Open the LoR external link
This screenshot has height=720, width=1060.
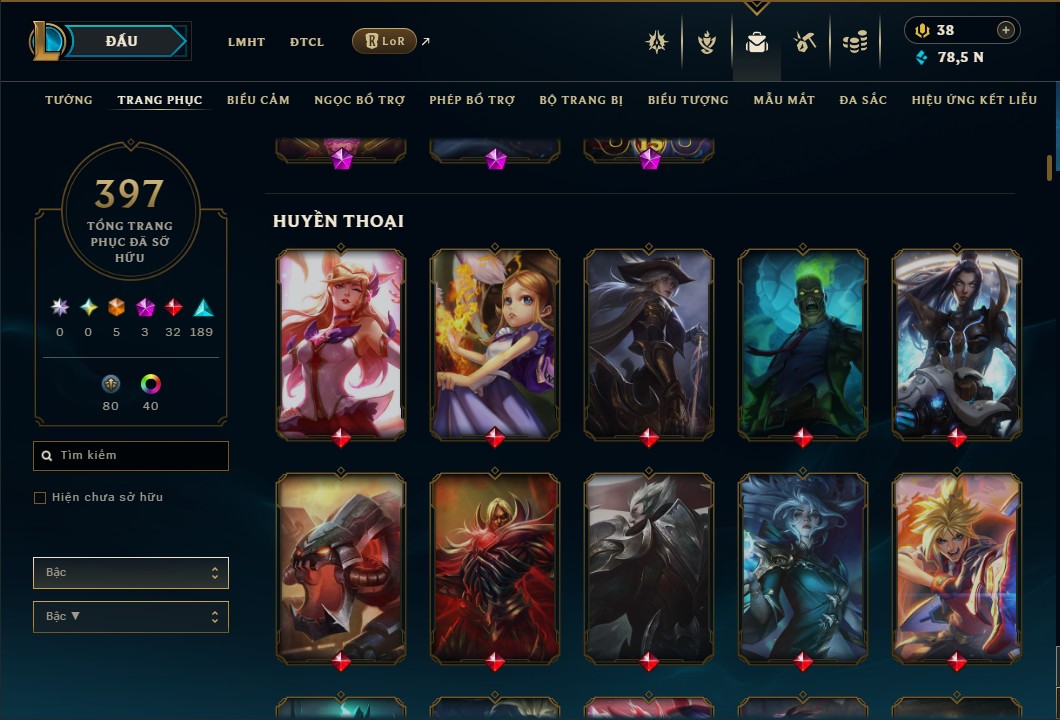385,41
